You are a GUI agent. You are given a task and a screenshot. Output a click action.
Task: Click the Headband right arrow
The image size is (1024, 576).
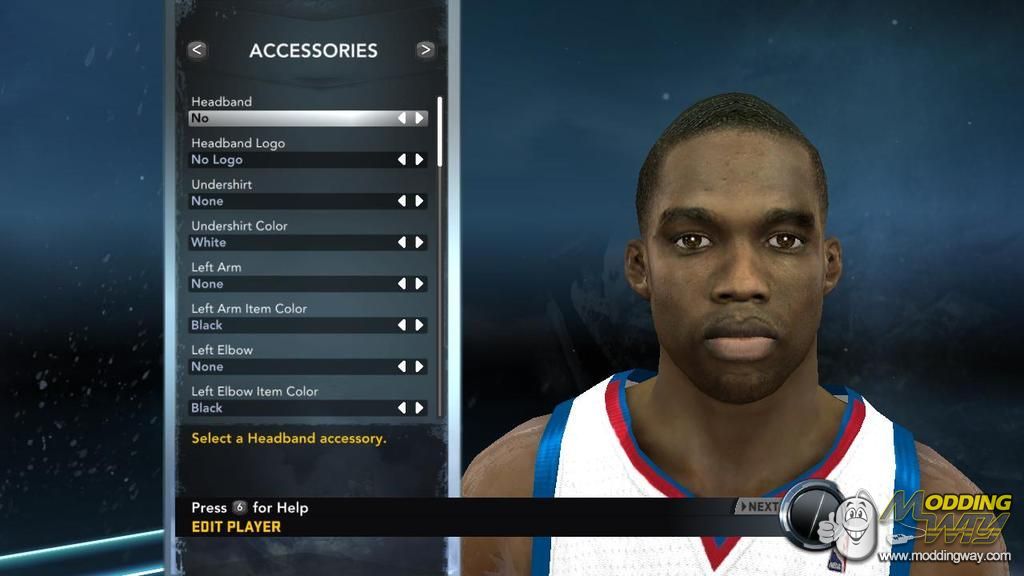(x=420, y=118)
